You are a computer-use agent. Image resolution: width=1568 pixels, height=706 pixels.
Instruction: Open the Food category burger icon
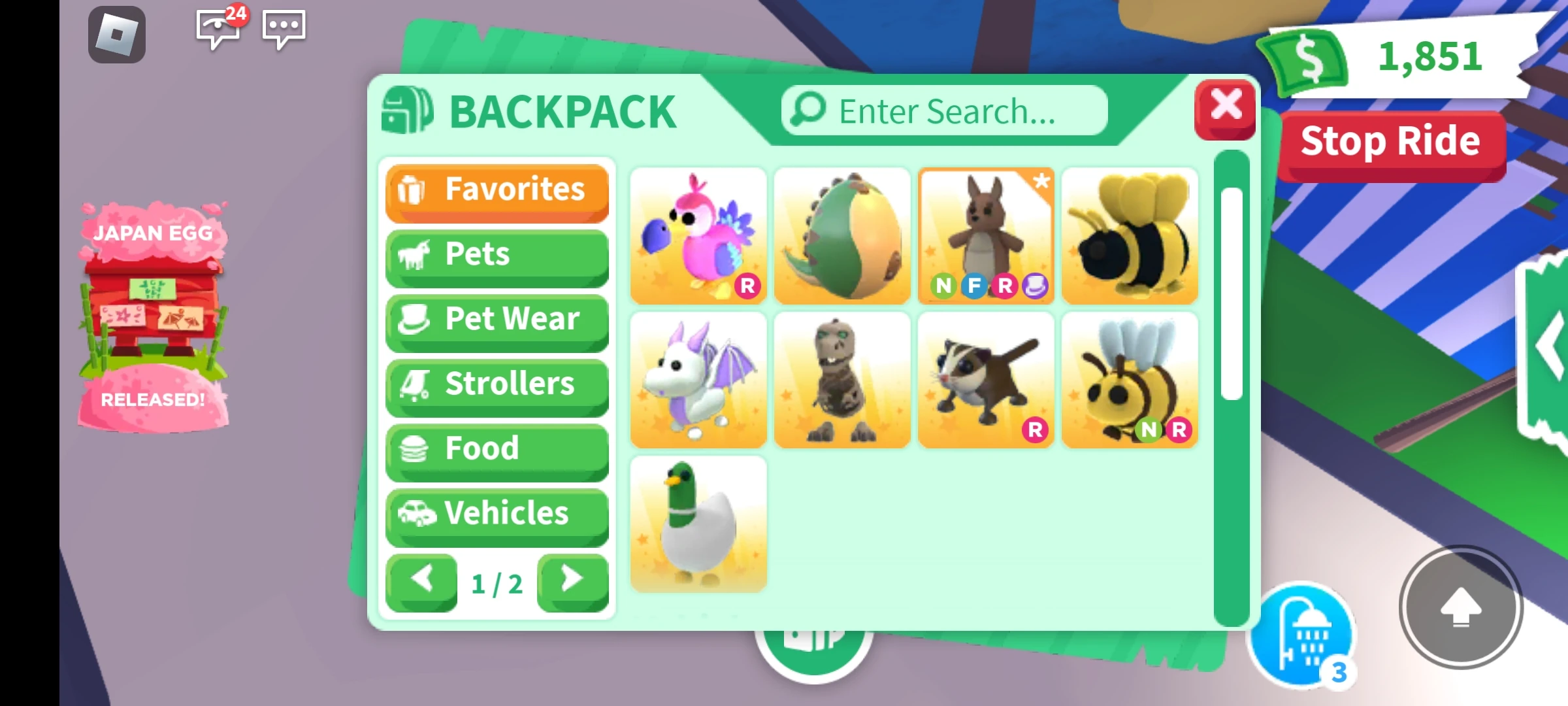coord(414,448)
